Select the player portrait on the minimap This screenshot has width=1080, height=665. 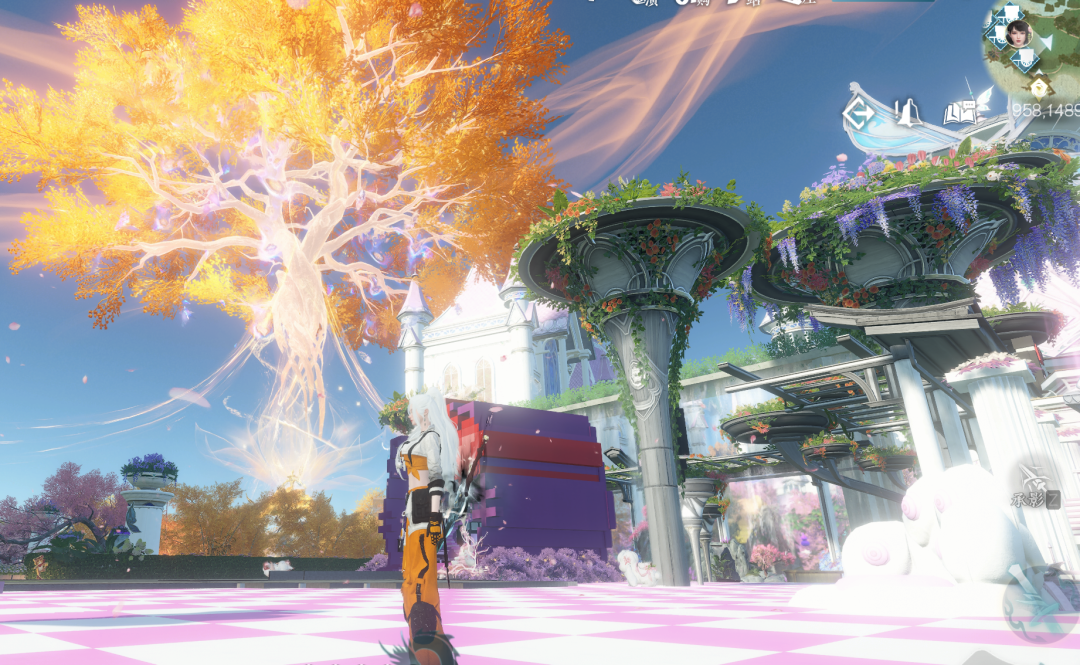[x=1018, y=32]
